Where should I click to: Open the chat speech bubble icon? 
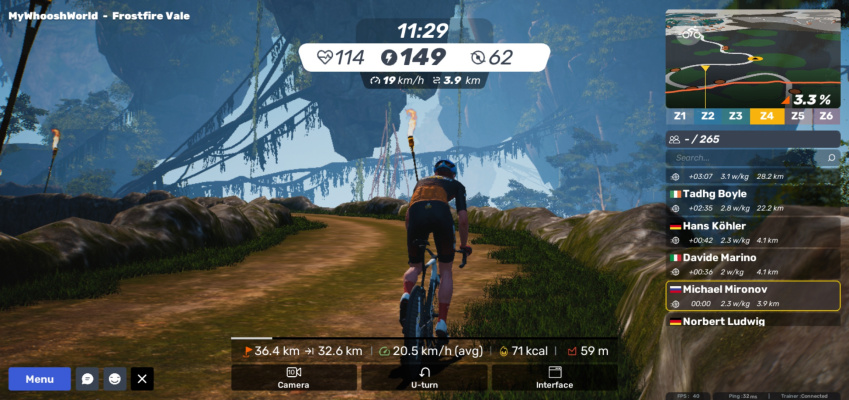pyautogui.click(x=88, y=379)
